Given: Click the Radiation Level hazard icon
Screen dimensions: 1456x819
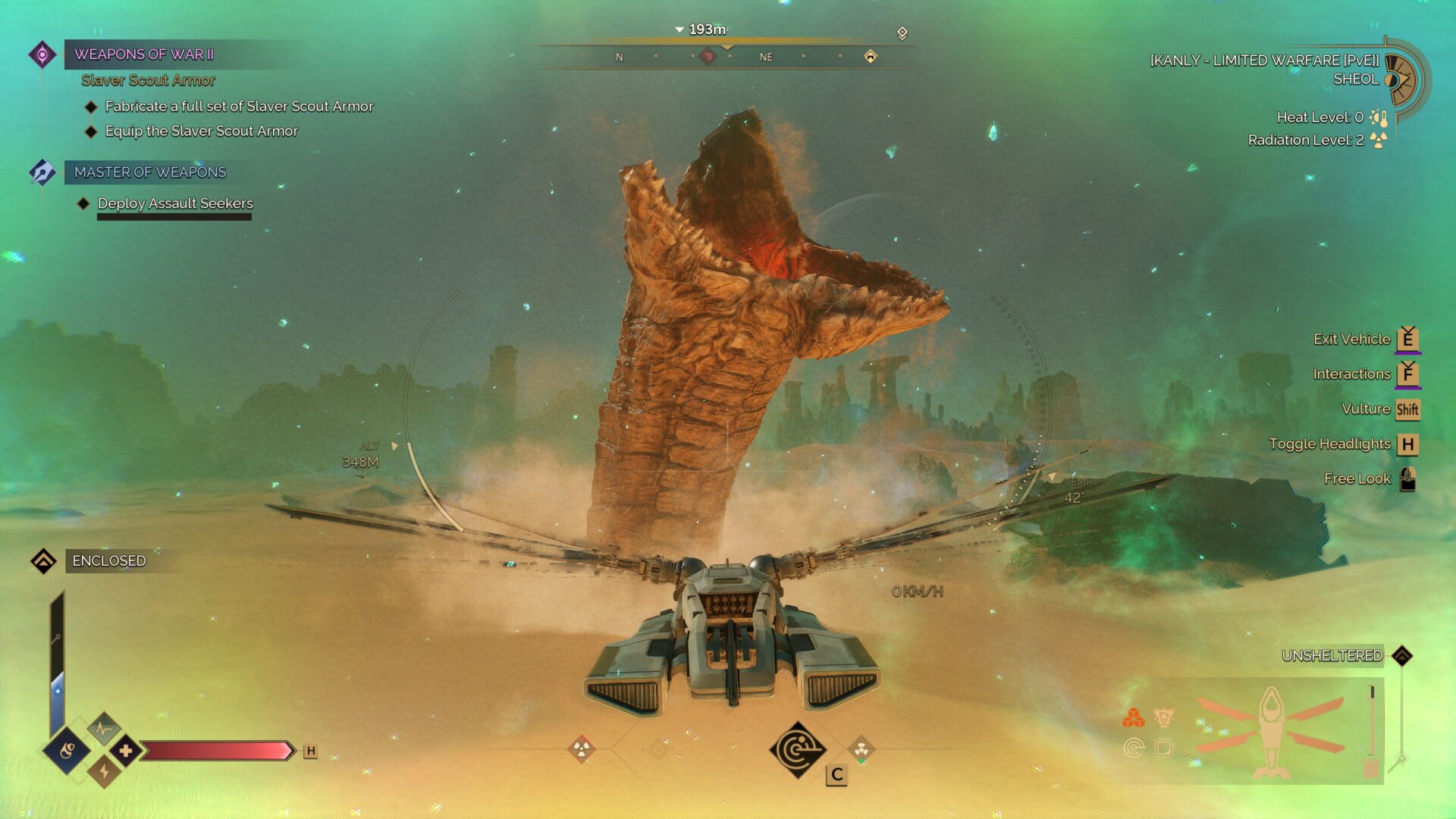Looking at the screenshot, I should click(1379, 140).
